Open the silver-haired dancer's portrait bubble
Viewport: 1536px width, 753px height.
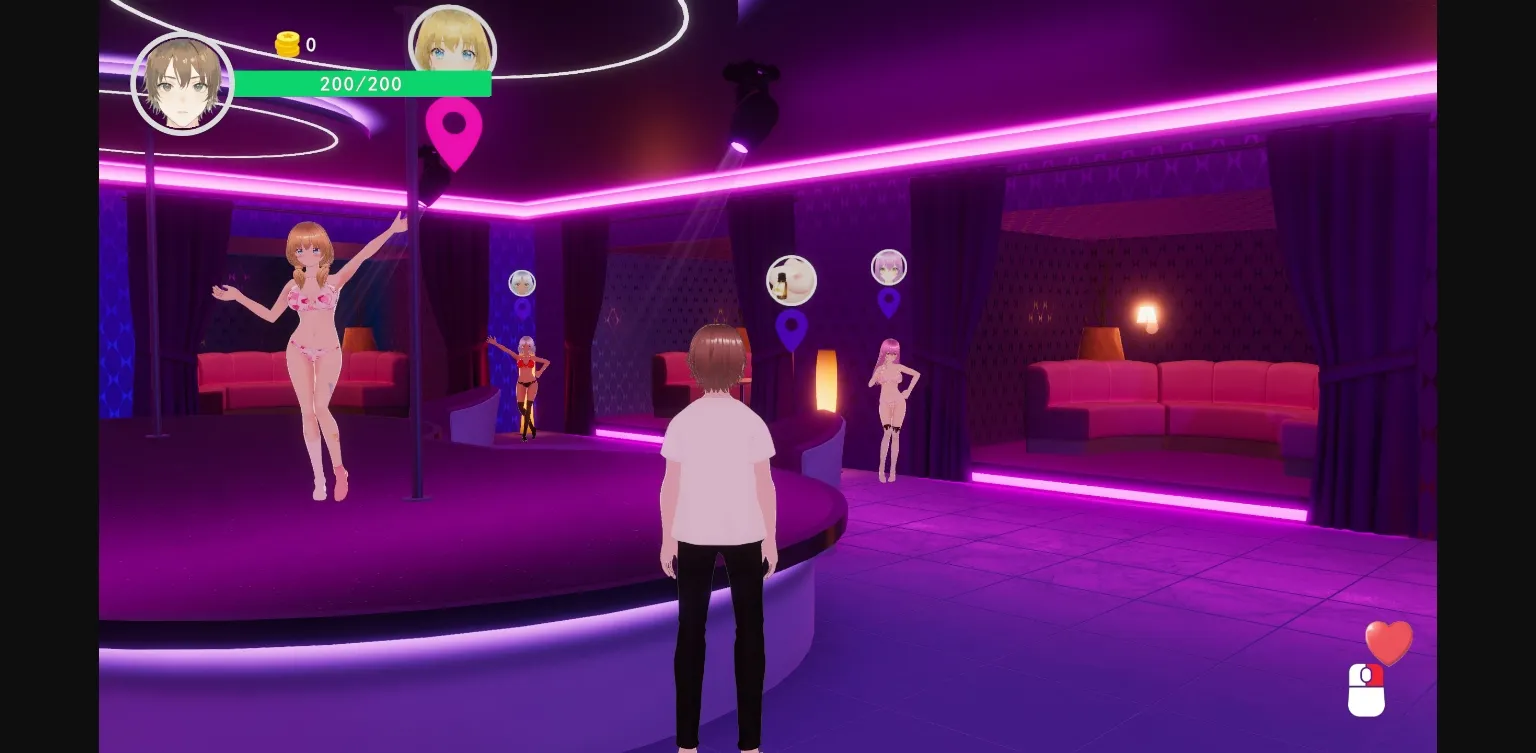pos(521,283)
